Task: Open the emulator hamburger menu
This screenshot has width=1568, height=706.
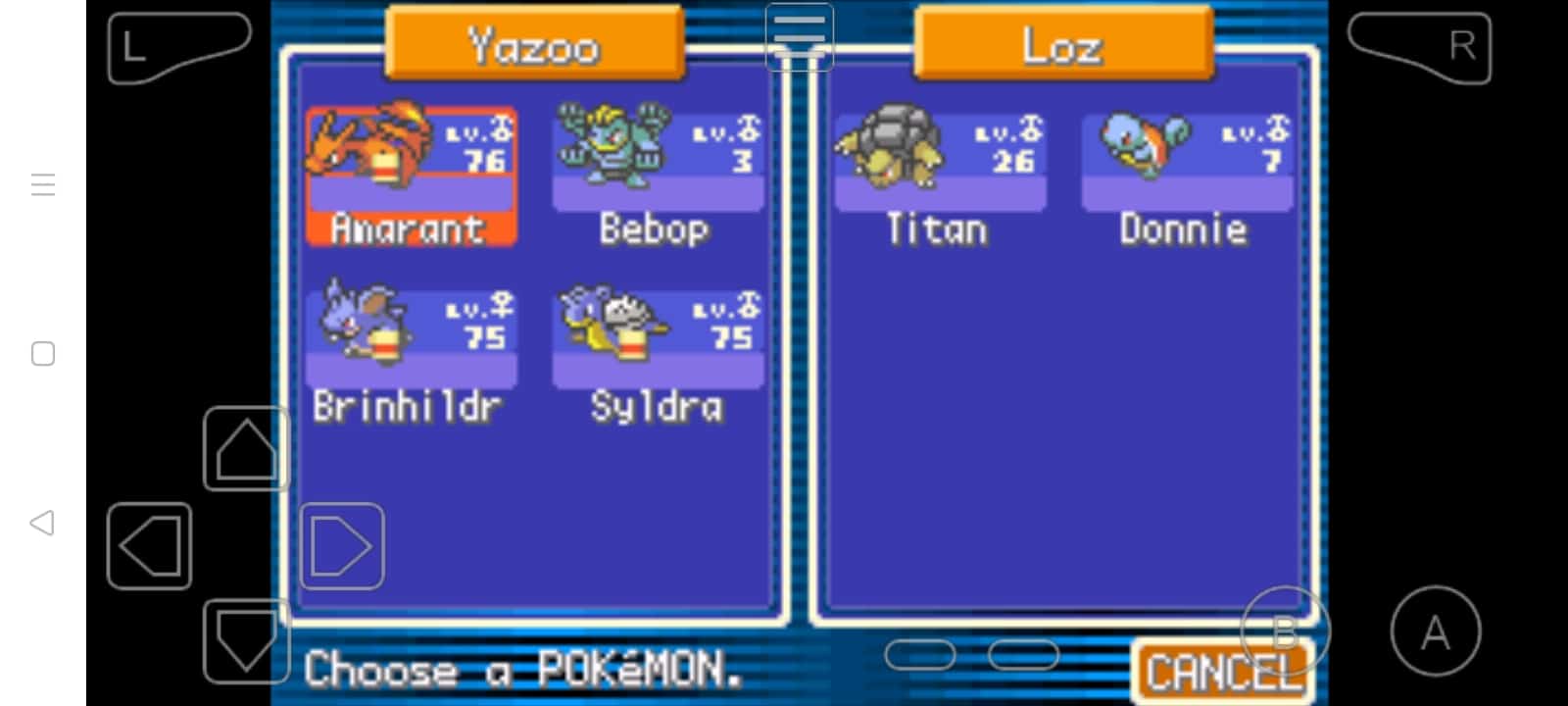Action: 800,35
